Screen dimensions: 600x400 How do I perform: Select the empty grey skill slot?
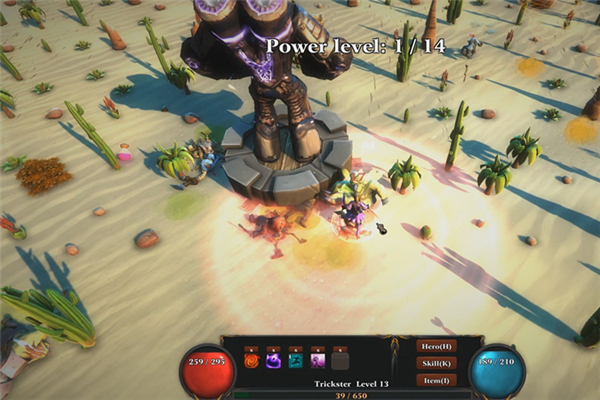(x=340, y=360)
